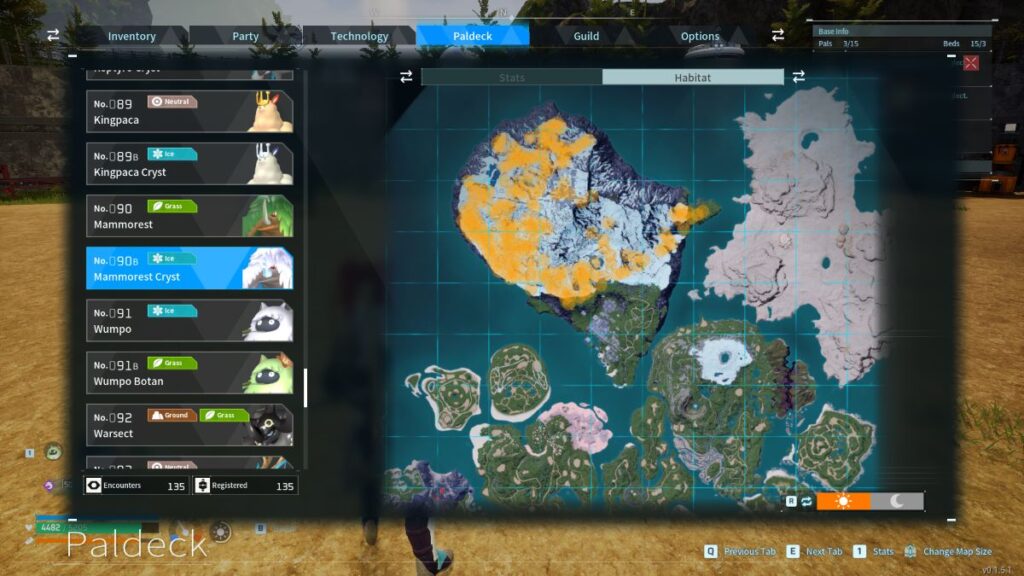Show the Stats panel
Screen dimensions: 1024x576
[511, 77]
